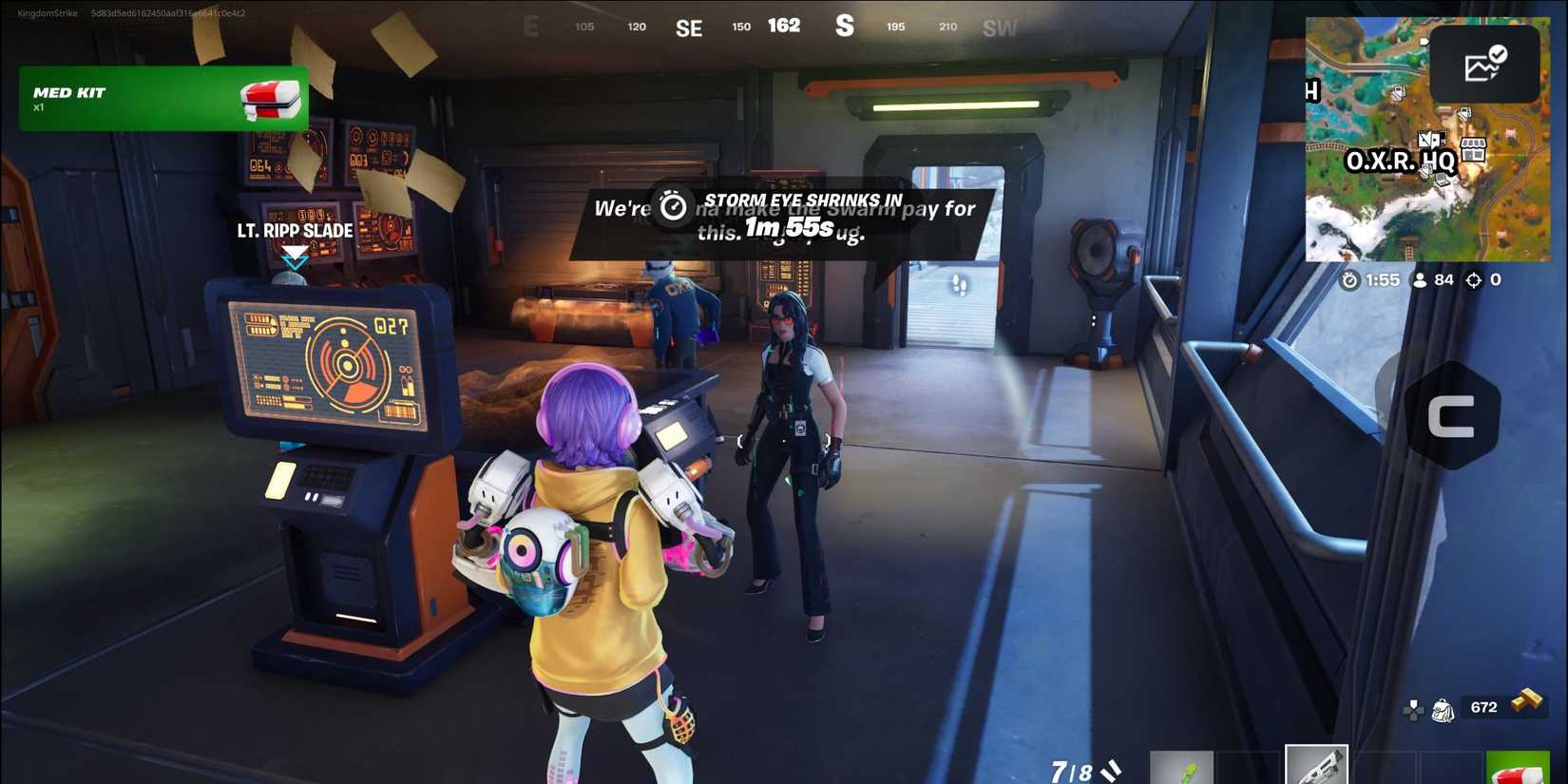Click the players remaining person icon

pos(1420,279)
